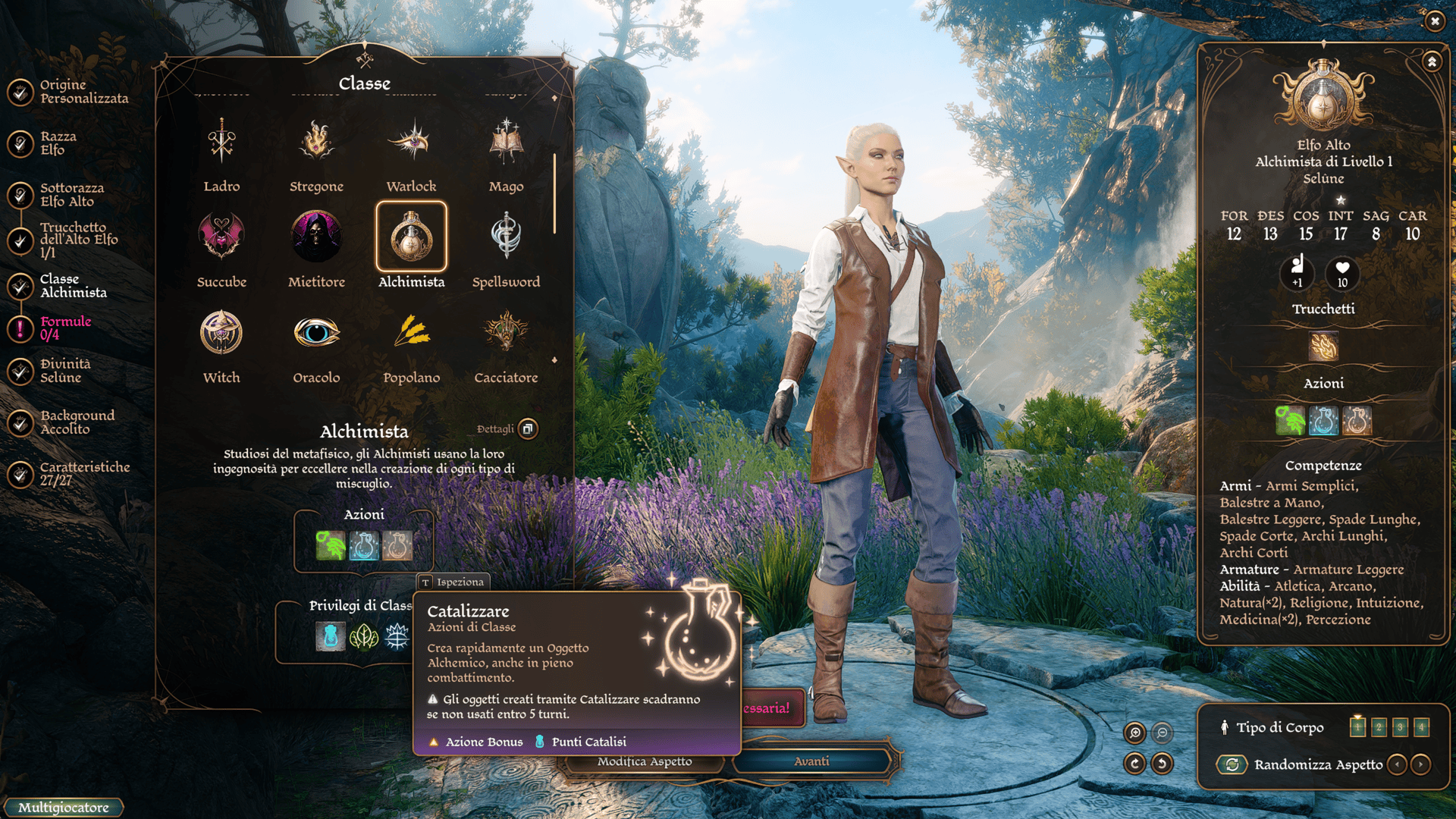Close the character creation screen
1456x819 pixels.
click(x=1435, y=21)
